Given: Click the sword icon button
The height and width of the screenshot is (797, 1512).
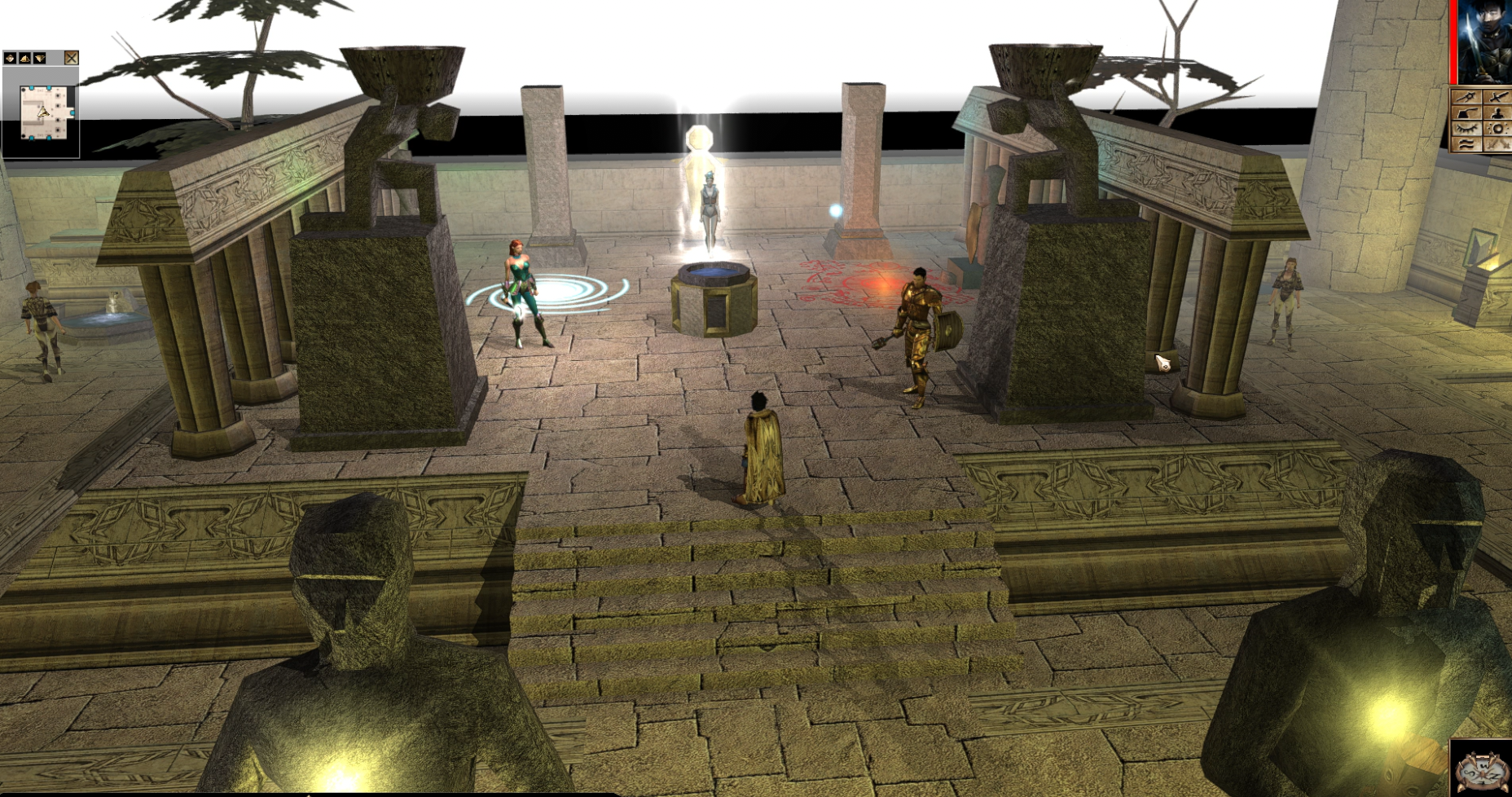Looking at the screenshot, I should coord(1498,98).
